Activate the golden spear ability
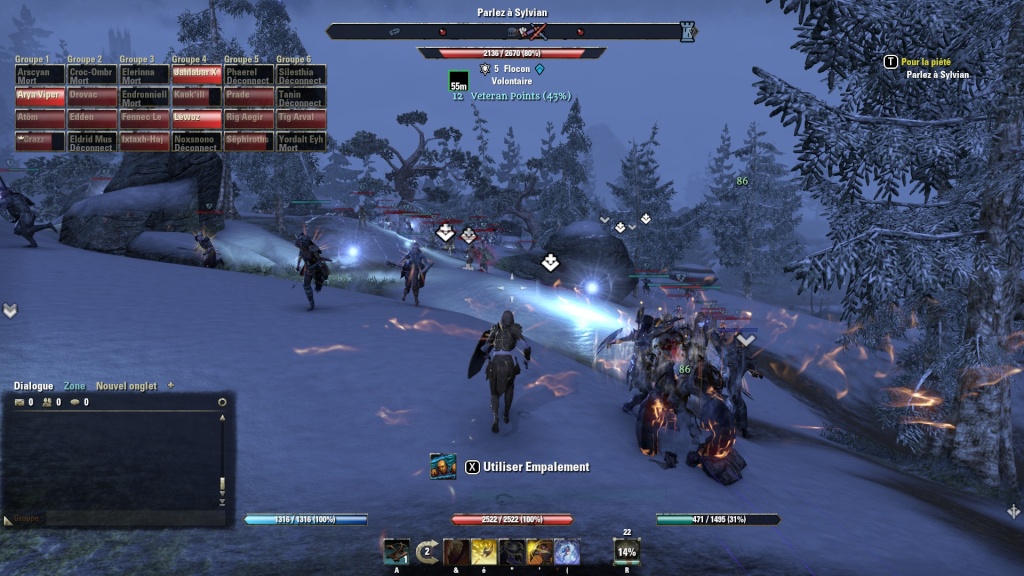Screen dimensions: 1024x576 (484, 551)
